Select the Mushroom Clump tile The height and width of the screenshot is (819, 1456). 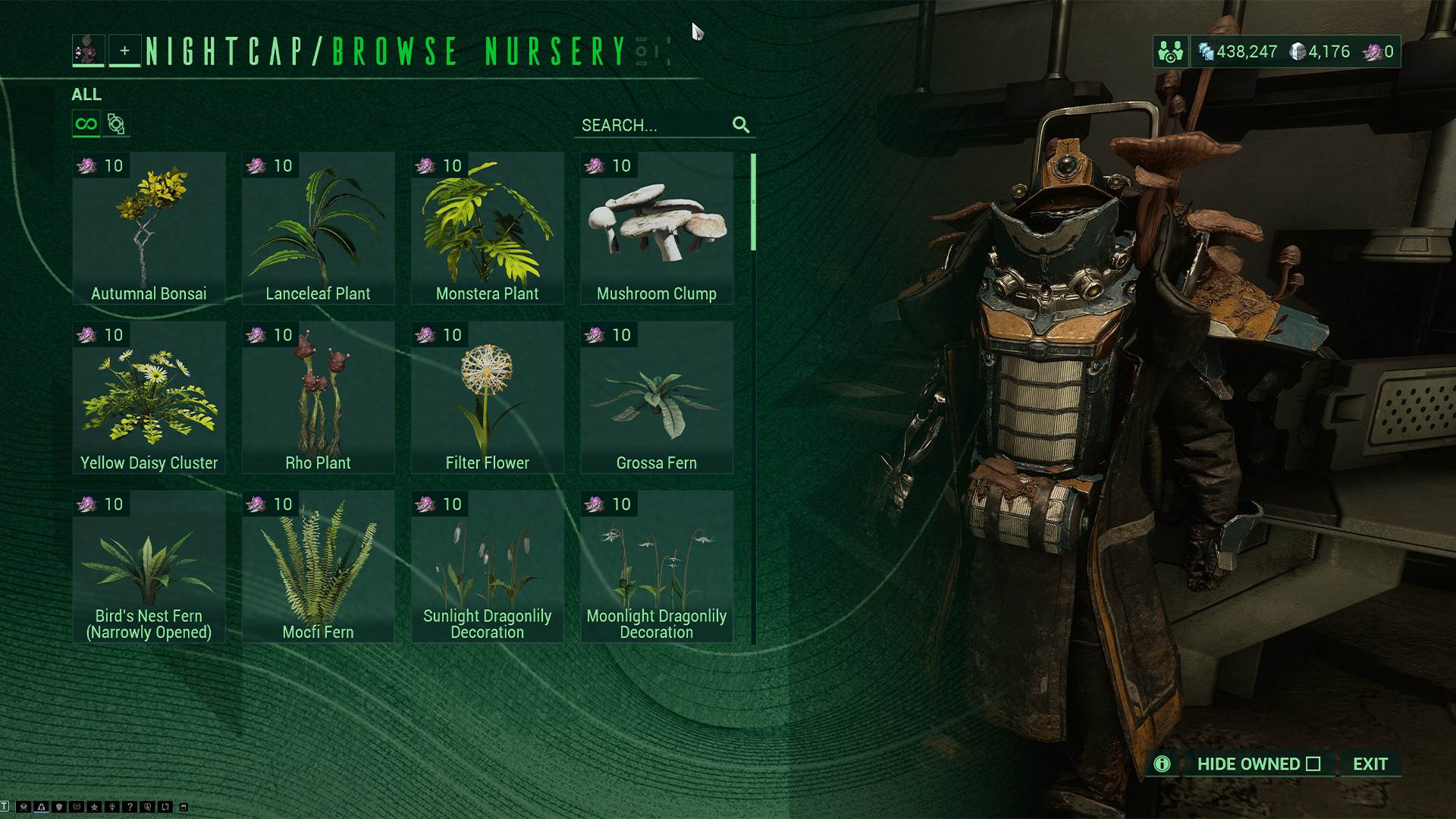(x=657, y=228)
